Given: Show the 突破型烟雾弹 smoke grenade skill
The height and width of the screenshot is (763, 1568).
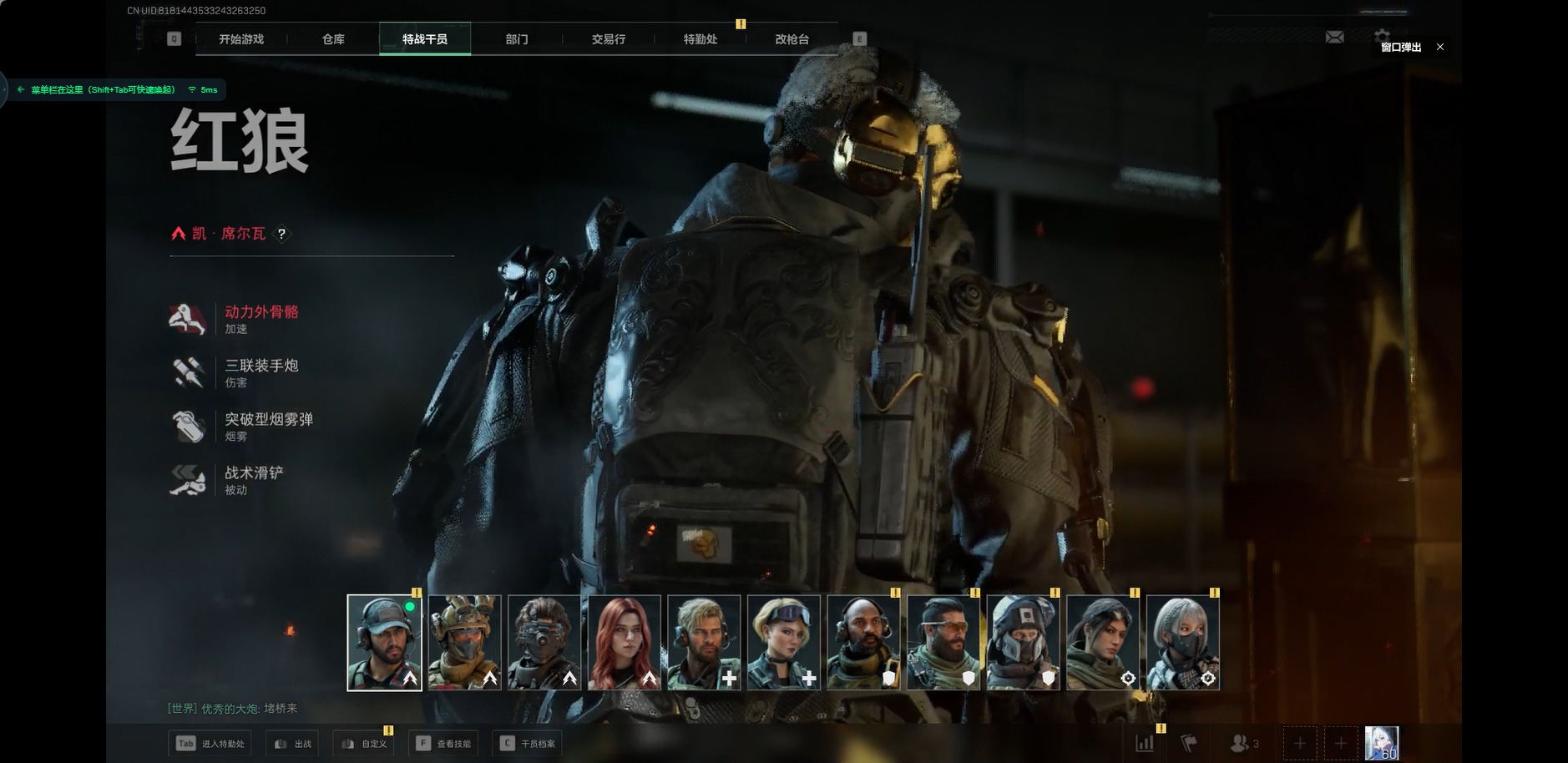Looking at the screenshot, I should [267, 426].
